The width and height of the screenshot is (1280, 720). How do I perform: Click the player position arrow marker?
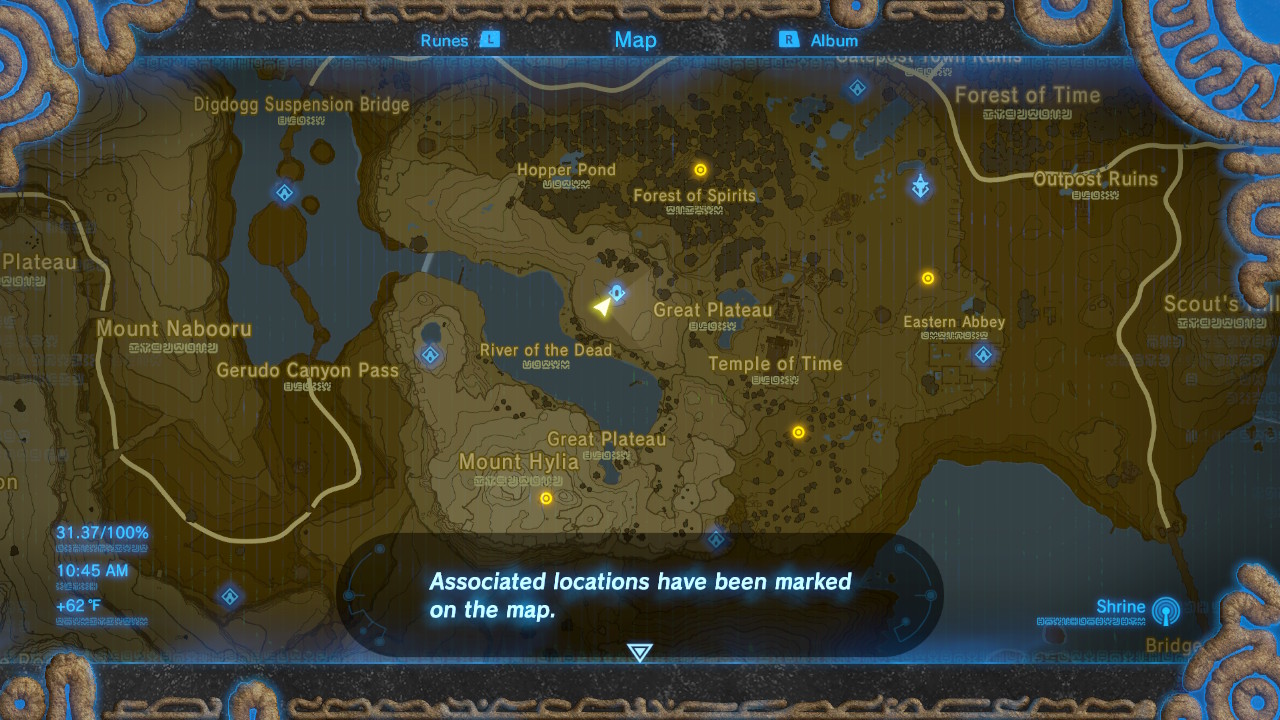tap(603, 305)
